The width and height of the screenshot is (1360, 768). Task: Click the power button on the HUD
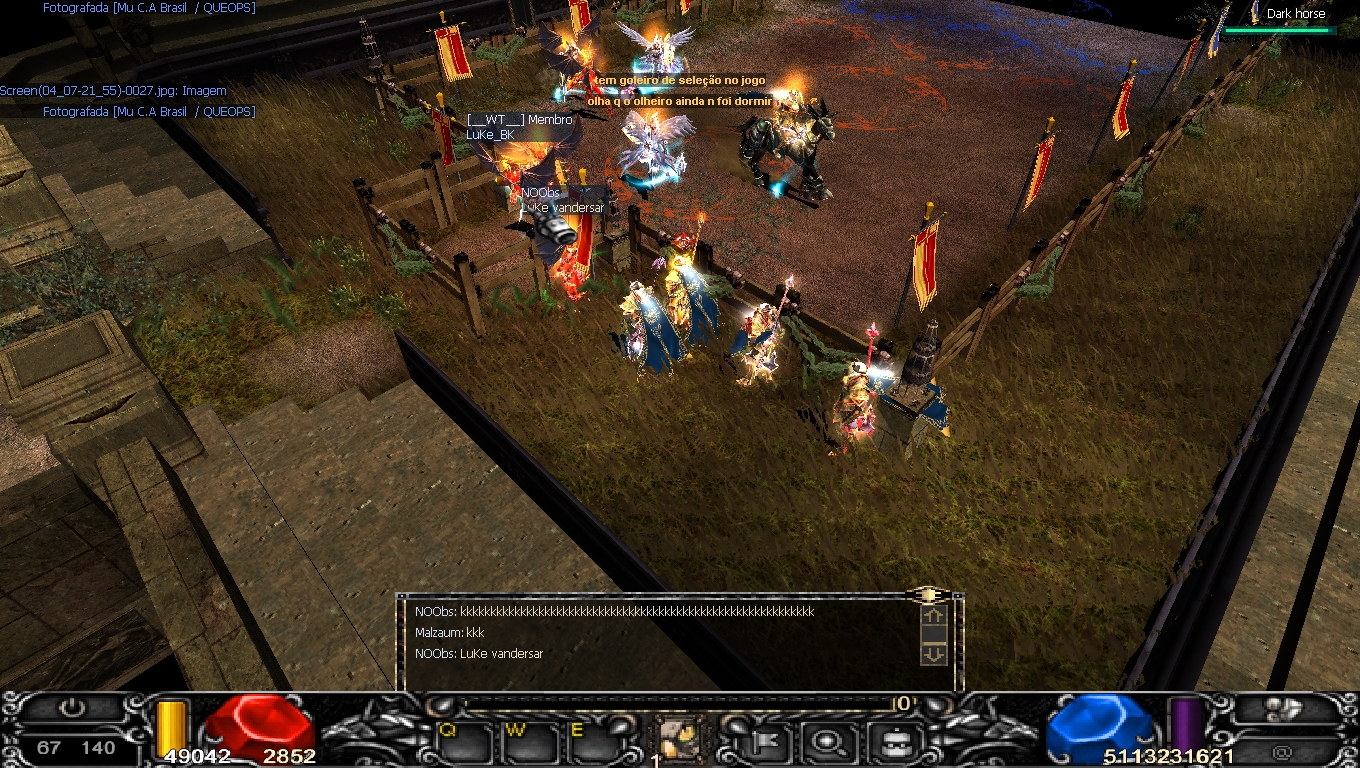71,709
